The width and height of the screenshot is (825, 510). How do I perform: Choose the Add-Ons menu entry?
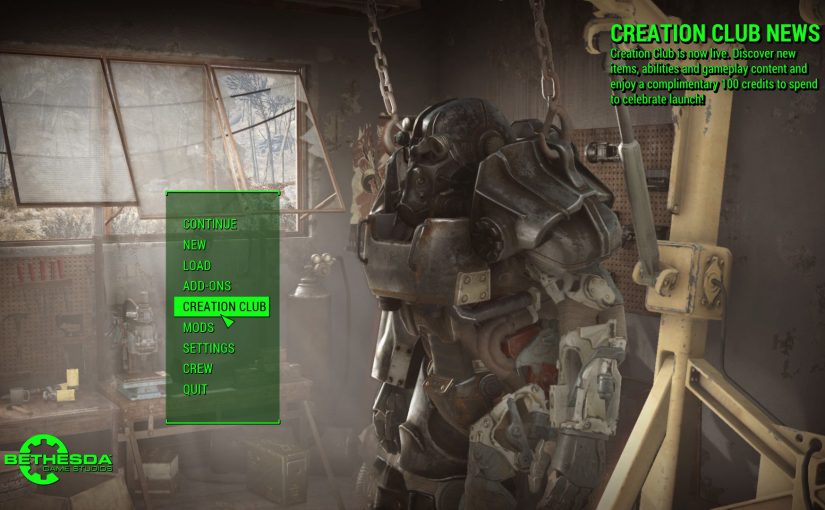coord(207,286)
